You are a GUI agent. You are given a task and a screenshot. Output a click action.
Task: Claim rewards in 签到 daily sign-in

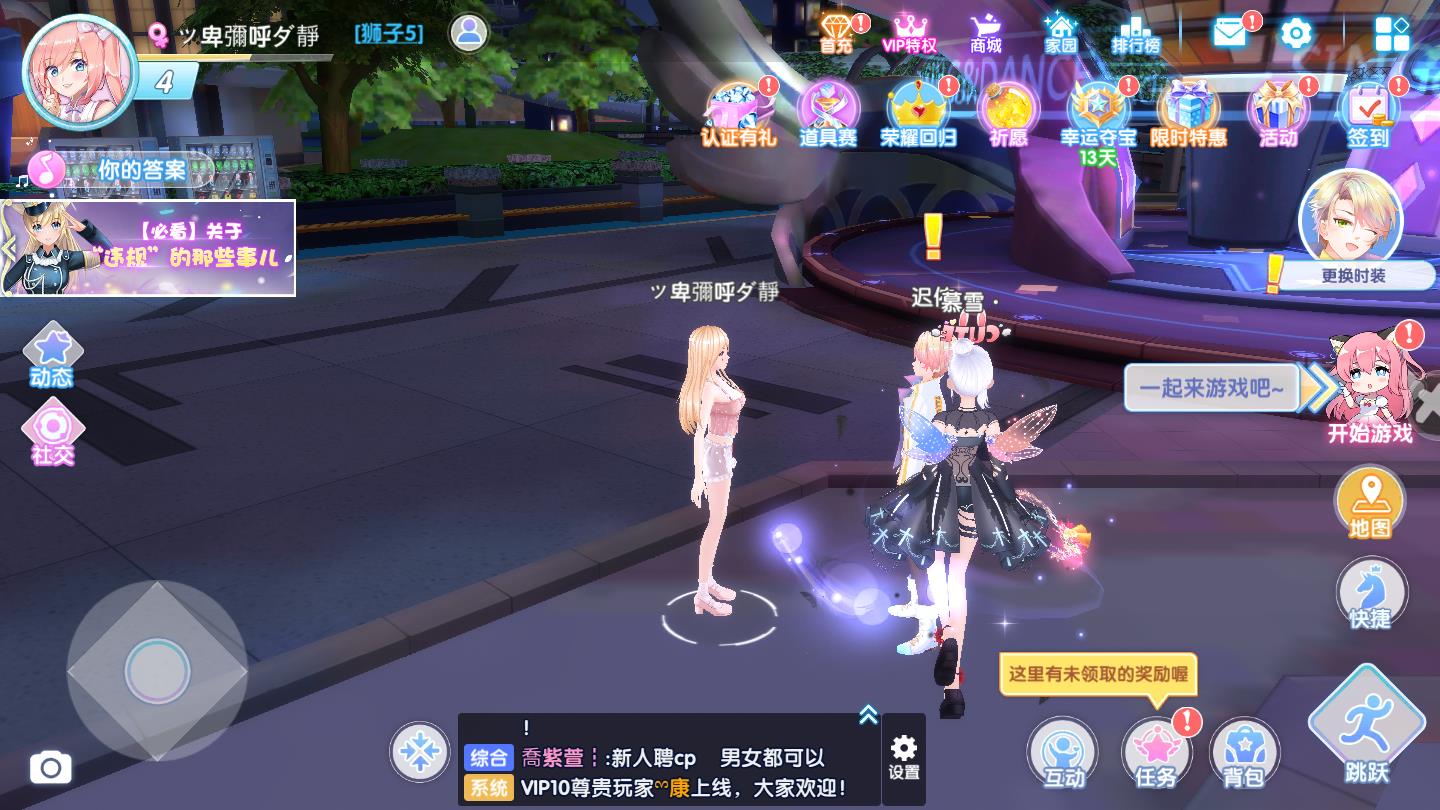pos(1367,110)
